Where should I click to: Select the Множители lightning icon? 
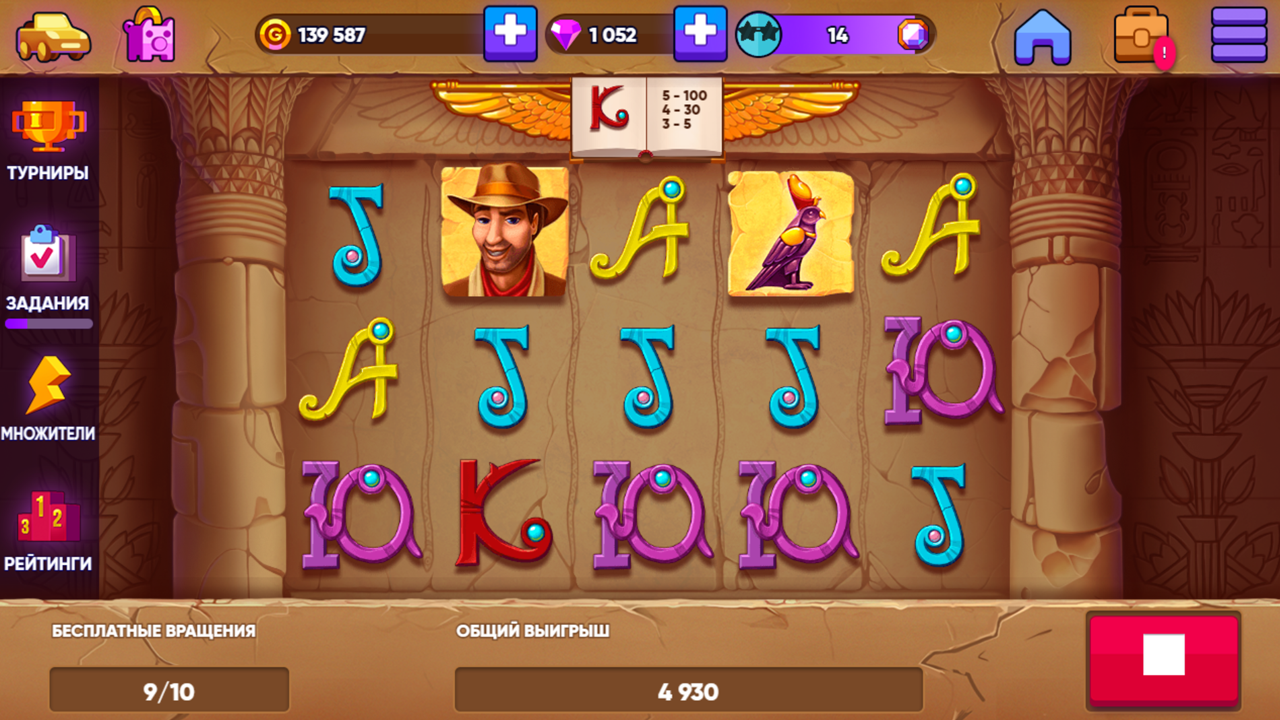pos(45,390)
